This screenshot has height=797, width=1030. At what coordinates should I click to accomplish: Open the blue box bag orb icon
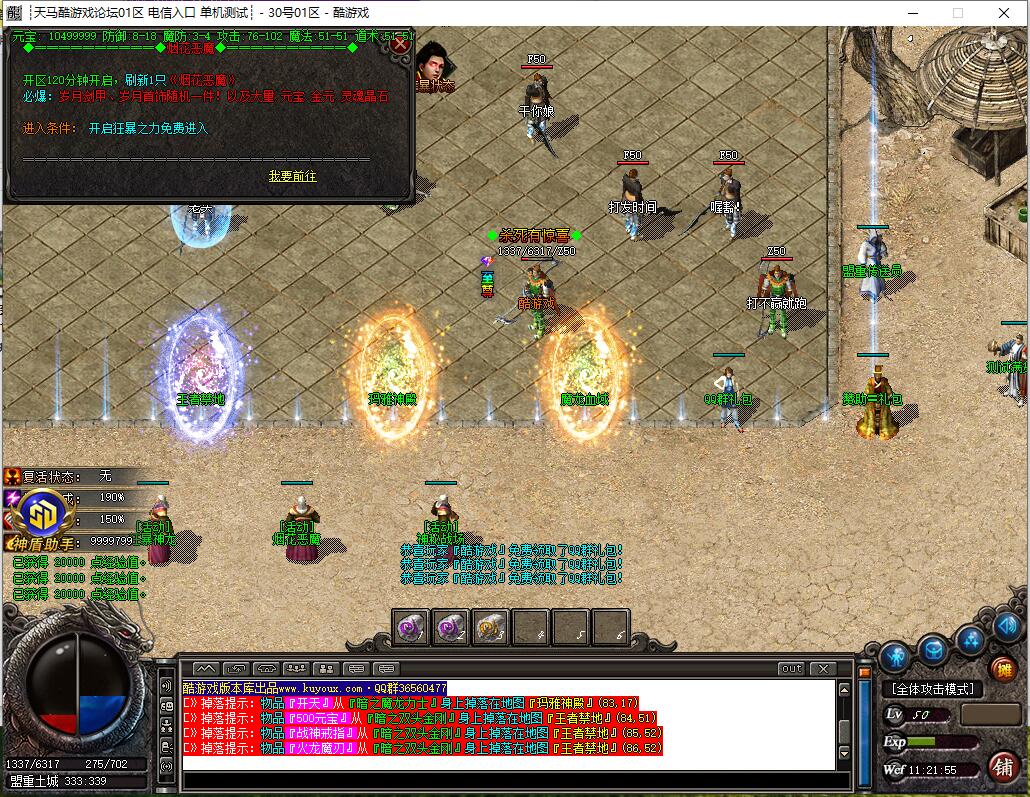[933, 649]
